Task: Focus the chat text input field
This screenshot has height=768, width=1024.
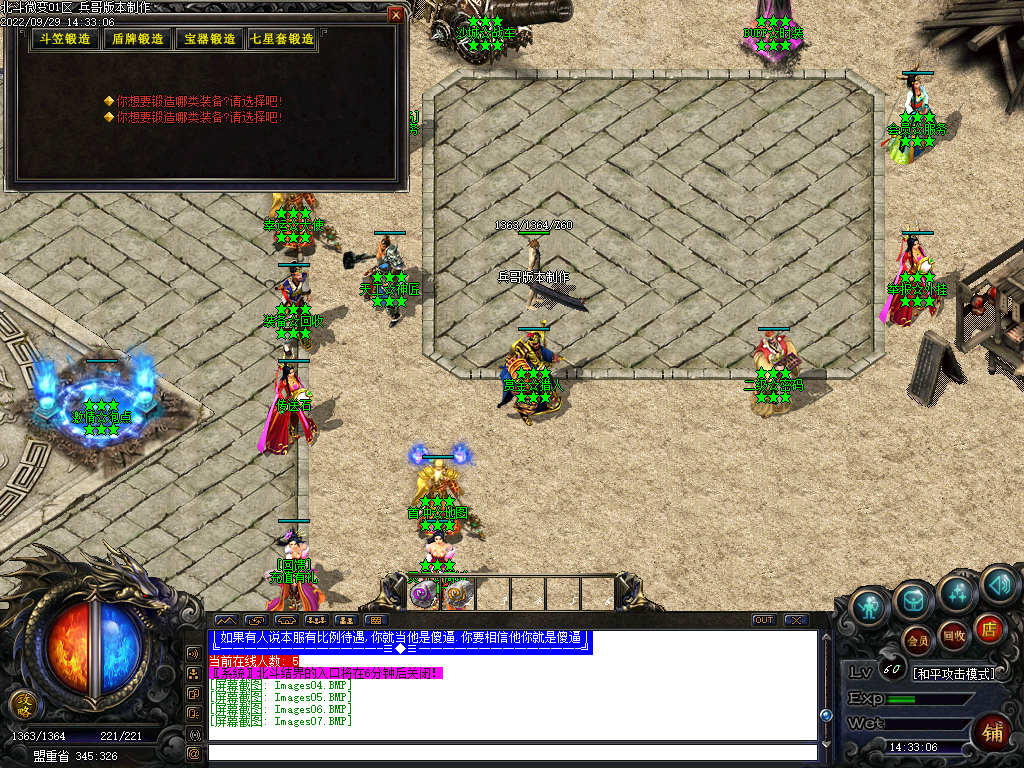Action: tap(510, 752)
